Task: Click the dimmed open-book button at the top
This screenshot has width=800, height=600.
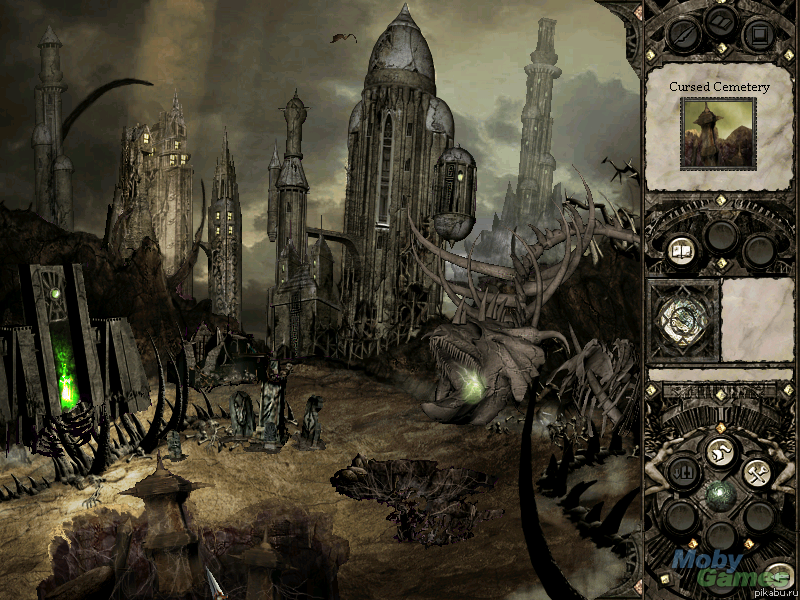Action: coord(719,20)
